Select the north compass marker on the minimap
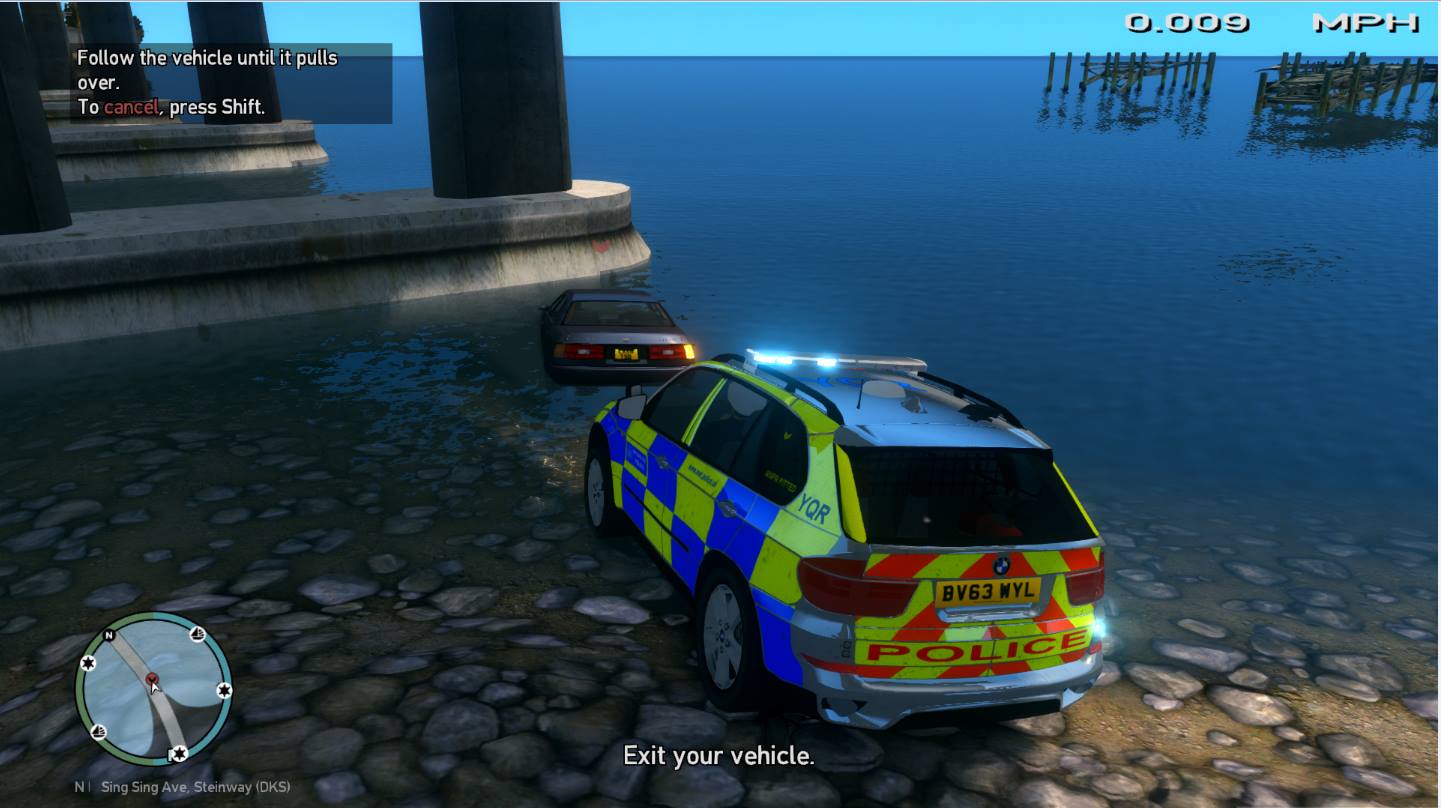The width and height of the screenshot is (1441, 808). pyautogui.click(x=109, y=635)
